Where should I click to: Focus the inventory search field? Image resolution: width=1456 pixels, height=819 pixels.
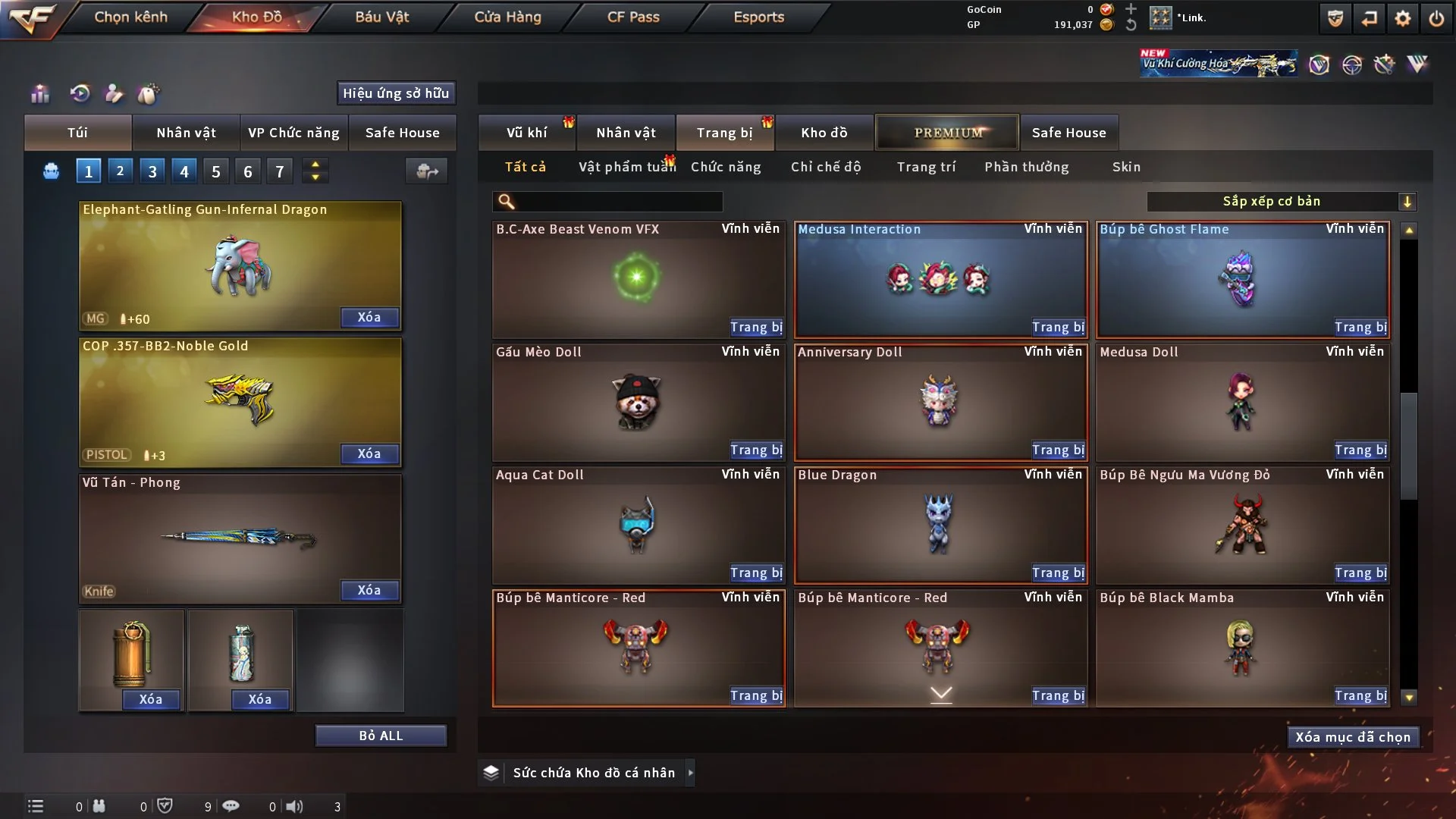(618, 201)
